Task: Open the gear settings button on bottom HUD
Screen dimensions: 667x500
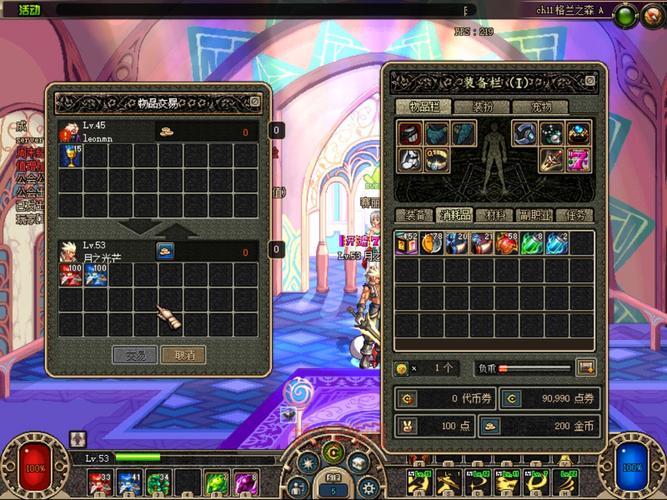Action: [368, 488]
